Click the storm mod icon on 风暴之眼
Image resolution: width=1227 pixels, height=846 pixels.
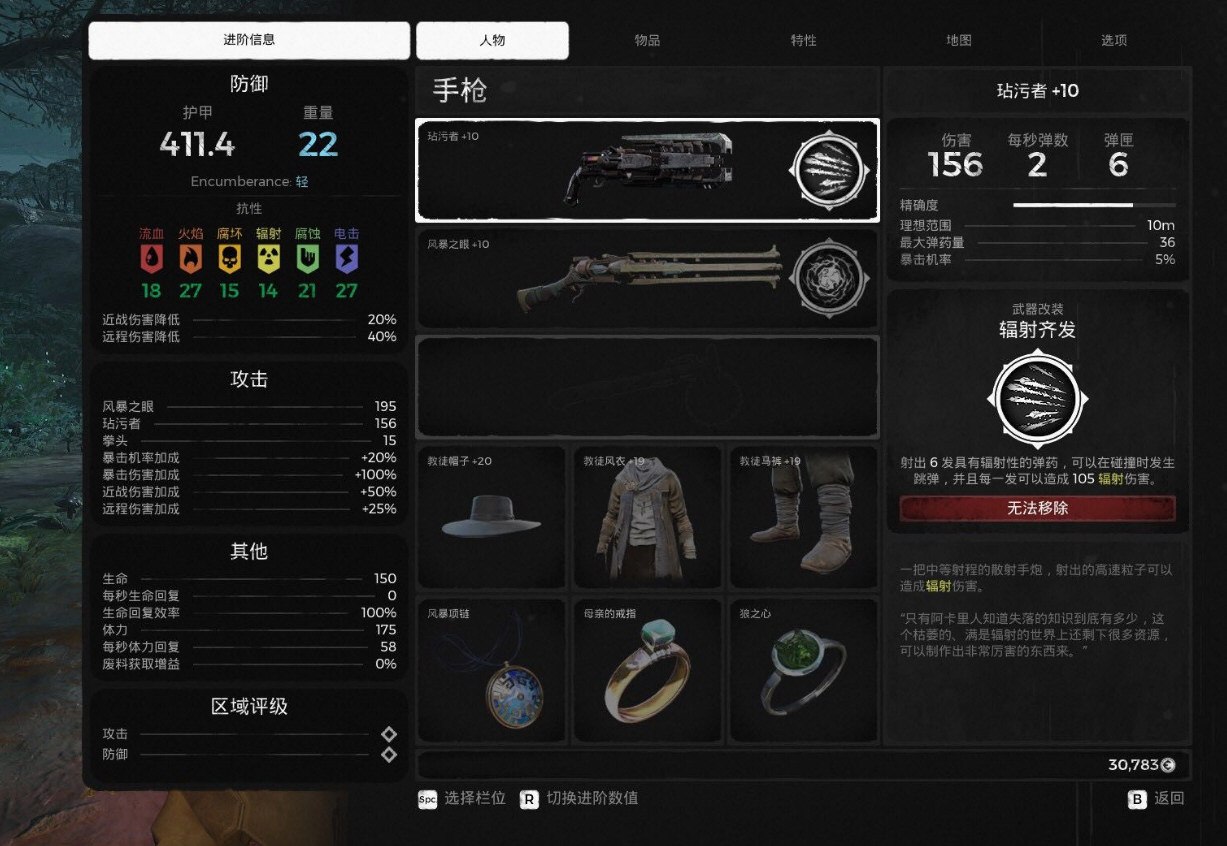(x=827, y=279)
